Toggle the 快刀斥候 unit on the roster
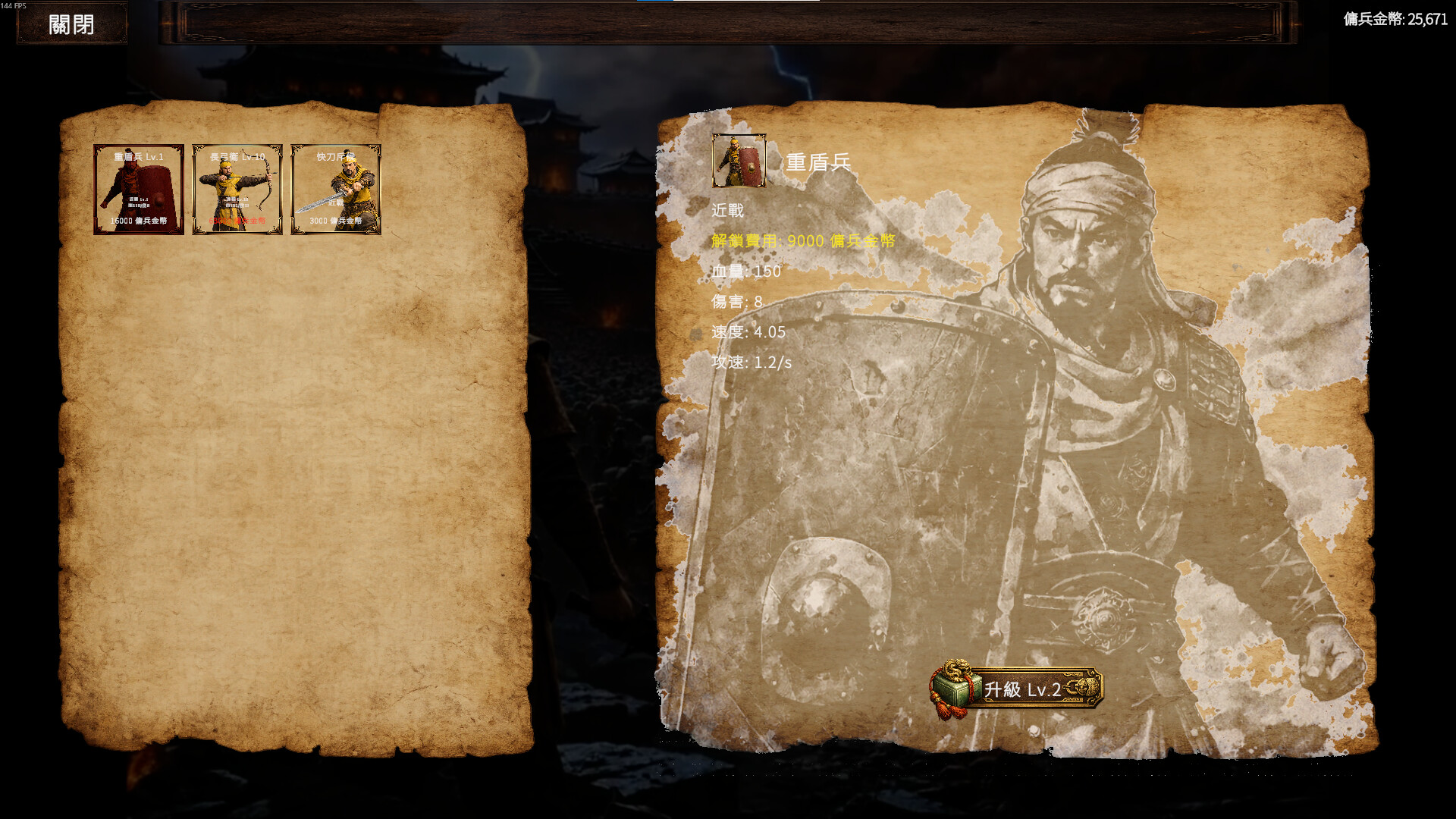The height and width of the screenshot is (819, 1456). coord(335,188)
